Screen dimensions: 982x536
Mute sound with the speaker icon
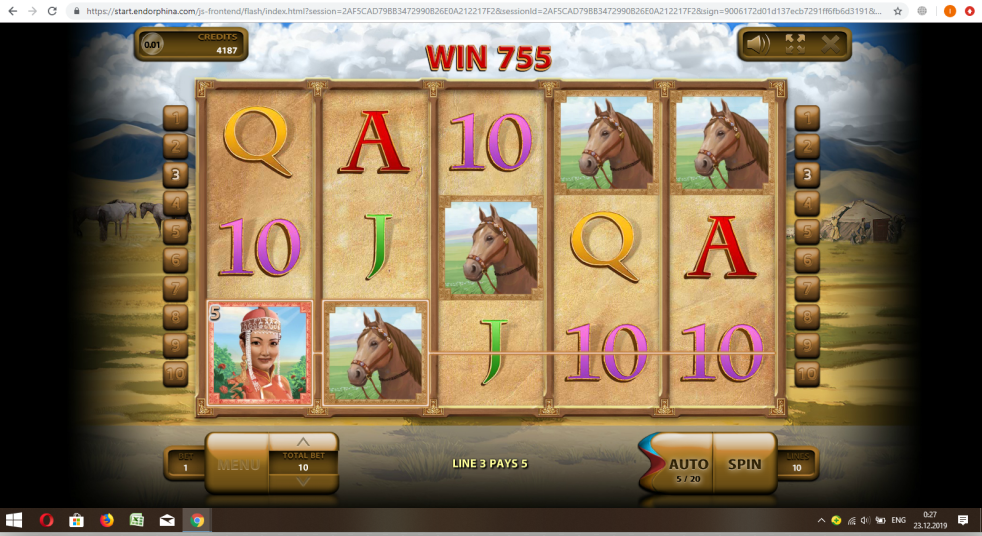[x=758, y=44]
